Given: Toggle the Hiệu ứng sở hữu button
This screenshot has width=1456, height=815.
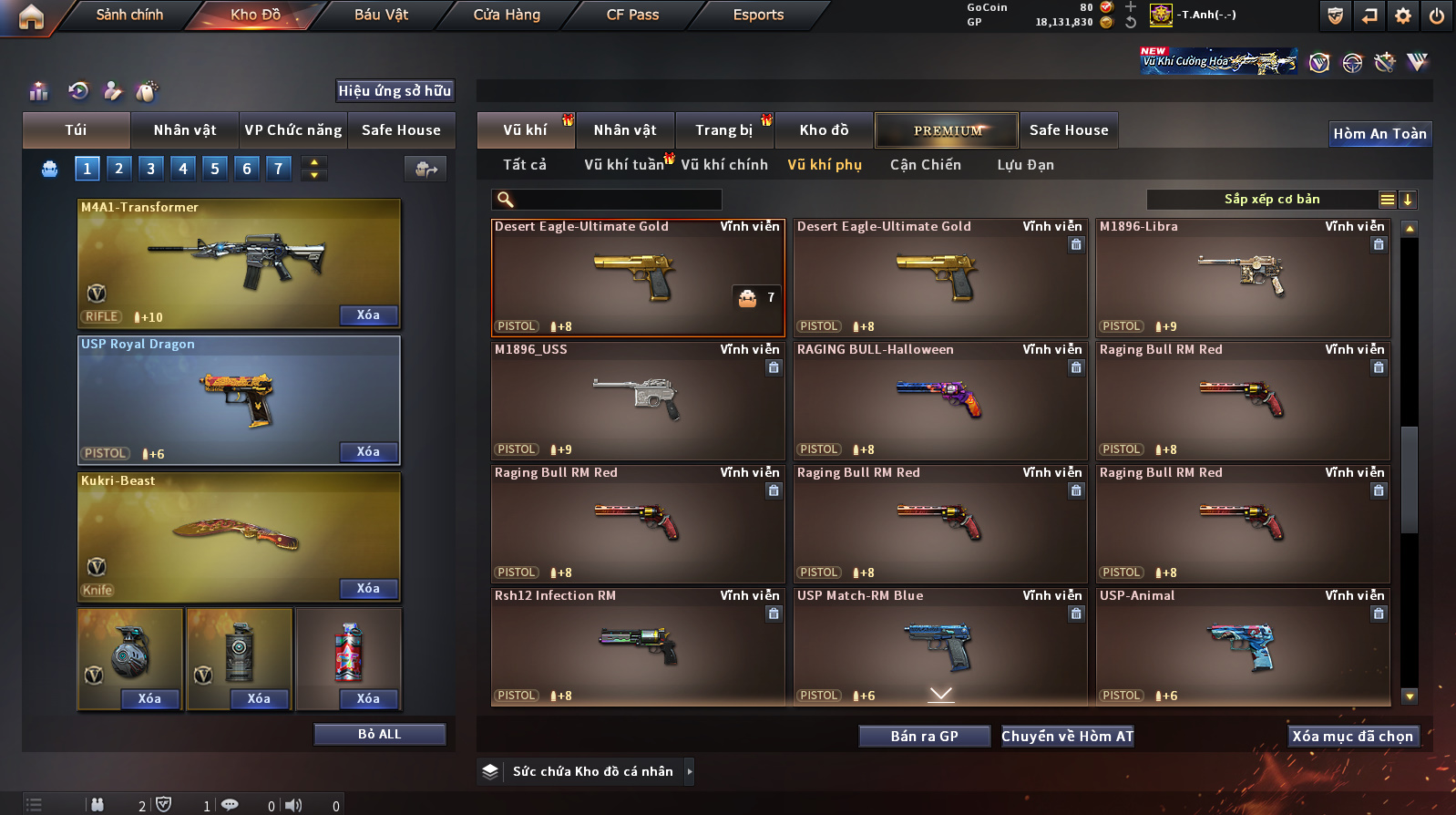Looking at the screenshot, I should tap(395, 91).
